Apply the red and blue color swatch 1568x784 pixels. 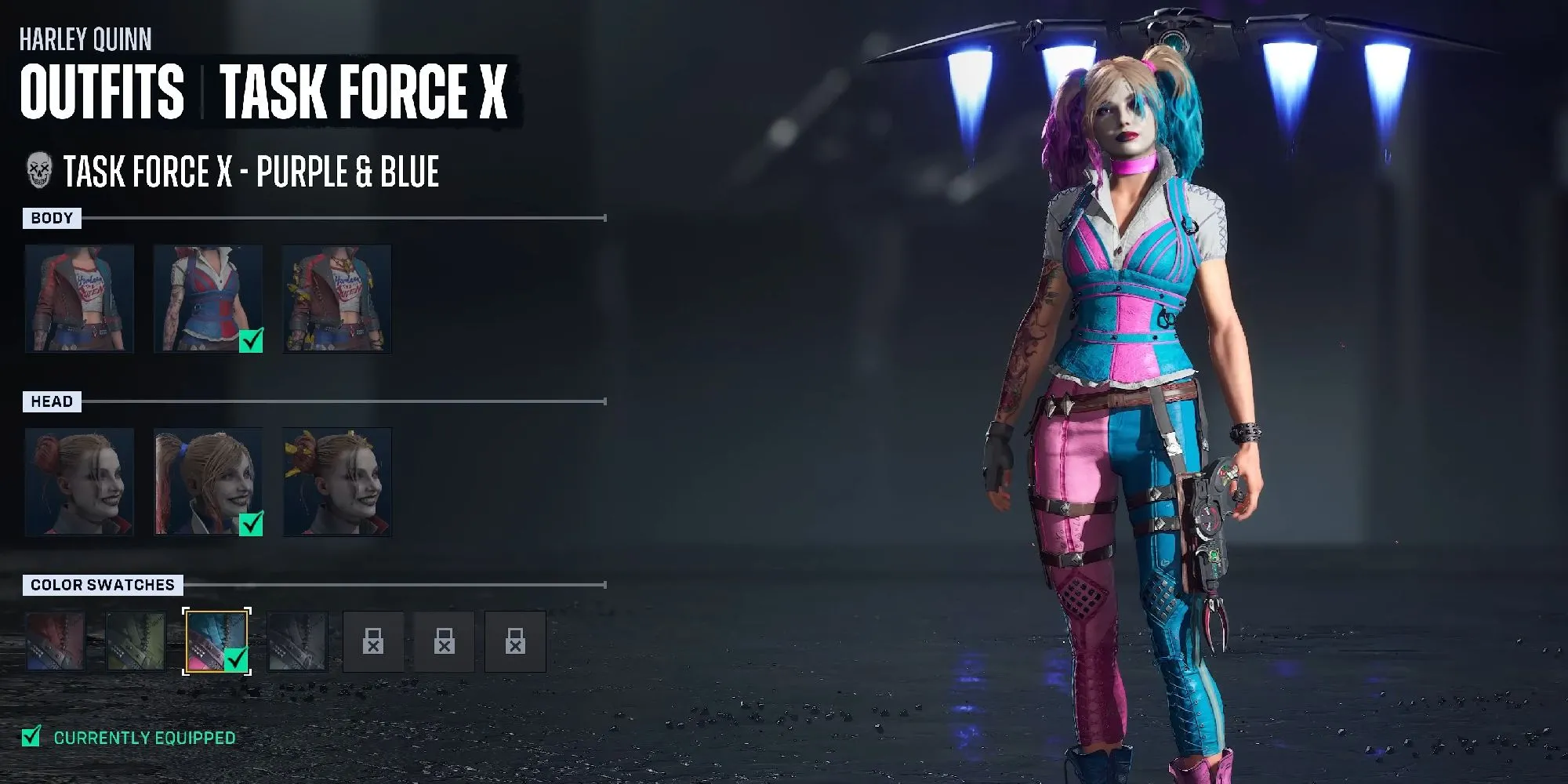(56, 642)
